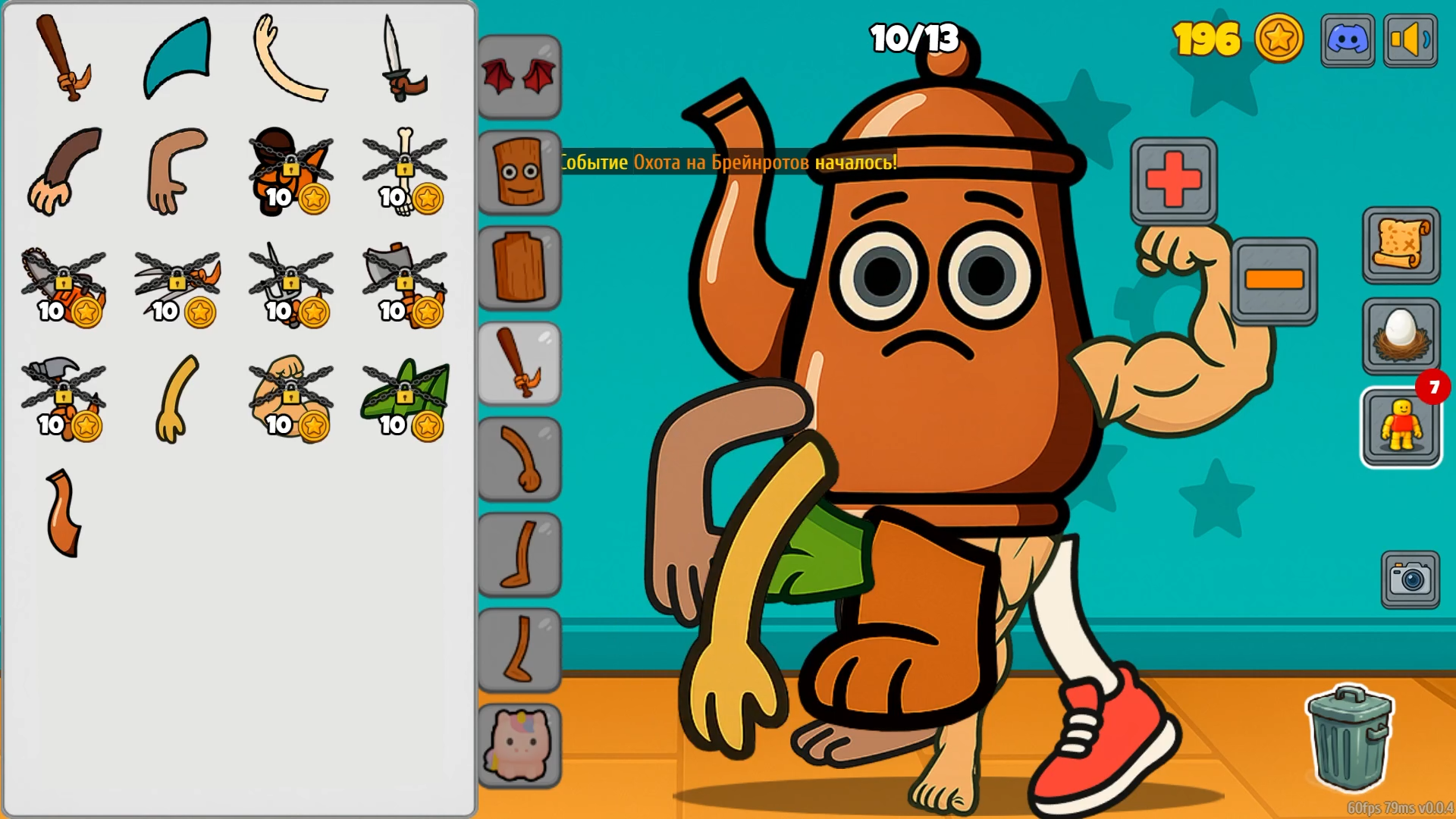Expand the torso category below the log face
This screenshot has width=1456, height=819.
tap(519, 267)
